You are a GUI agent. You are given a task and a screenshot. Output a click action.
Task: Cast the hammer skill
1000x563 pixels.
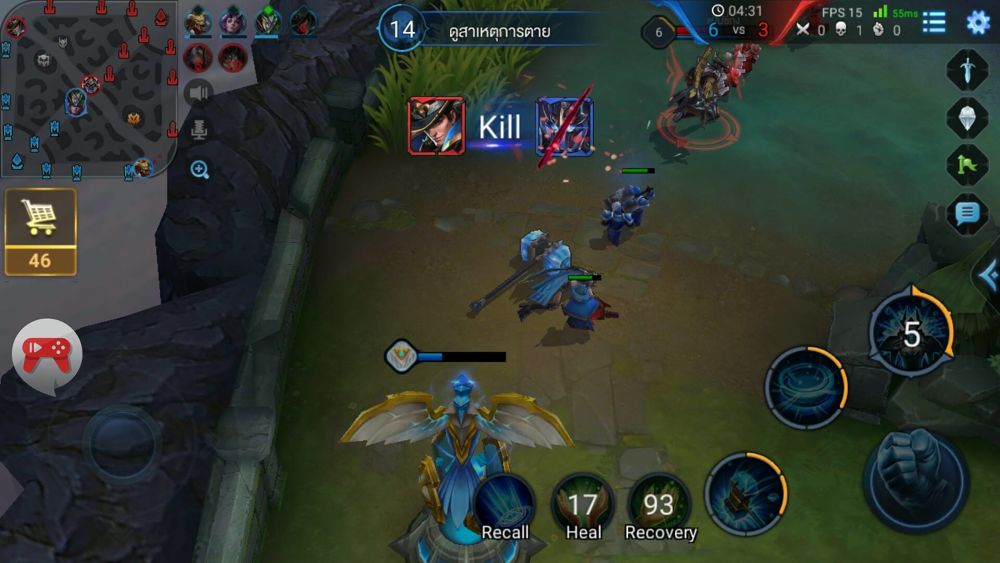[745, 494]
